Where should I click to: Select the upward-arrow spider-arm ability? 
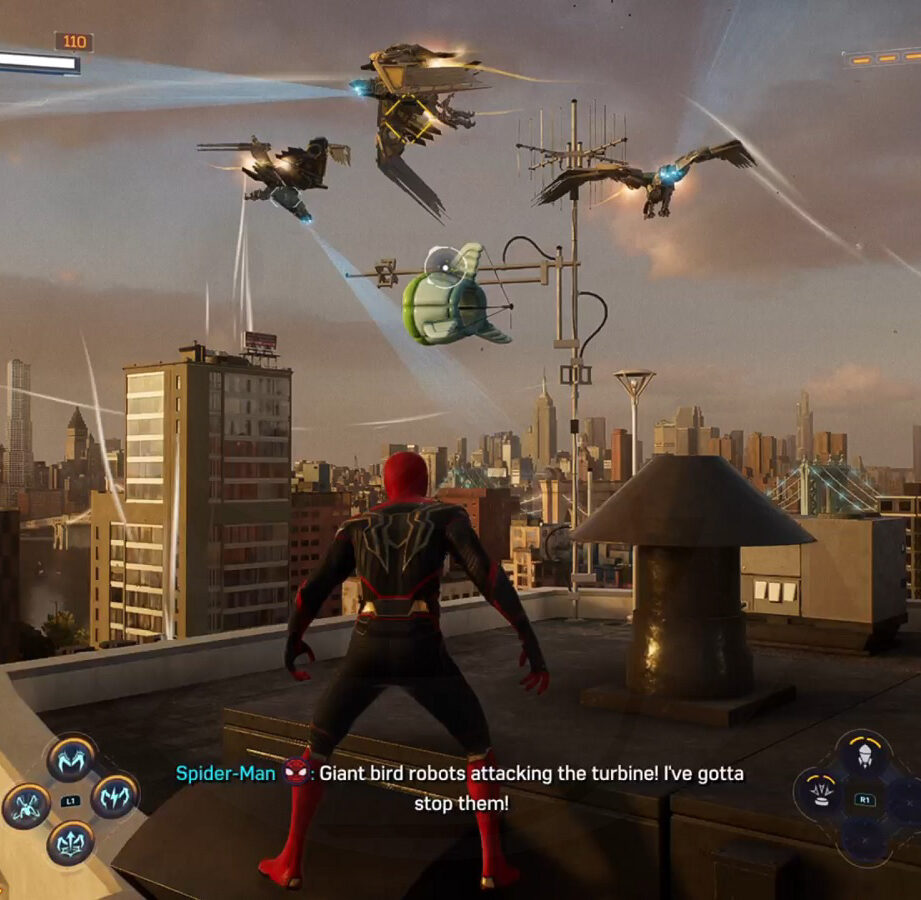coord(70,842)
